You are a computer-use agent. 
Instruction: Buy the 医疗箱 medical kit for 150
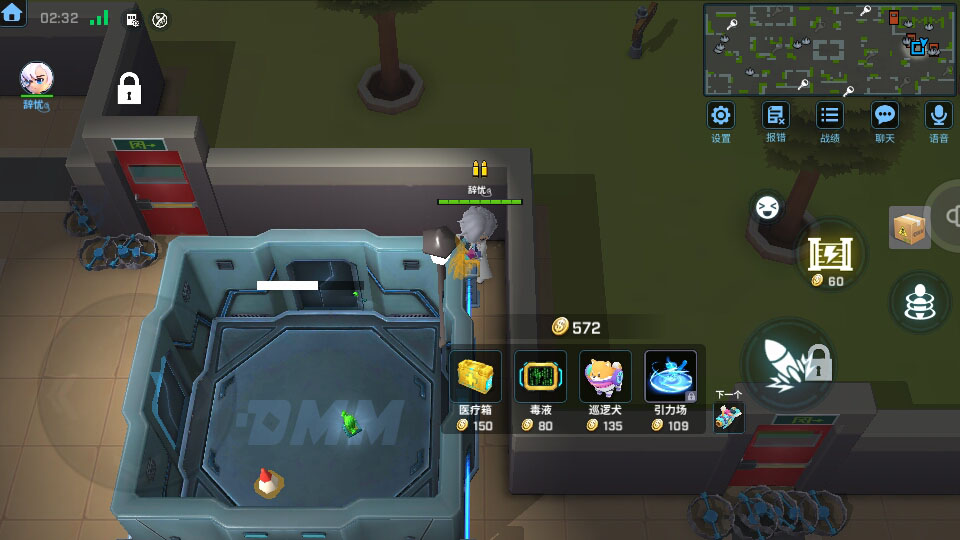pos(476,378)
